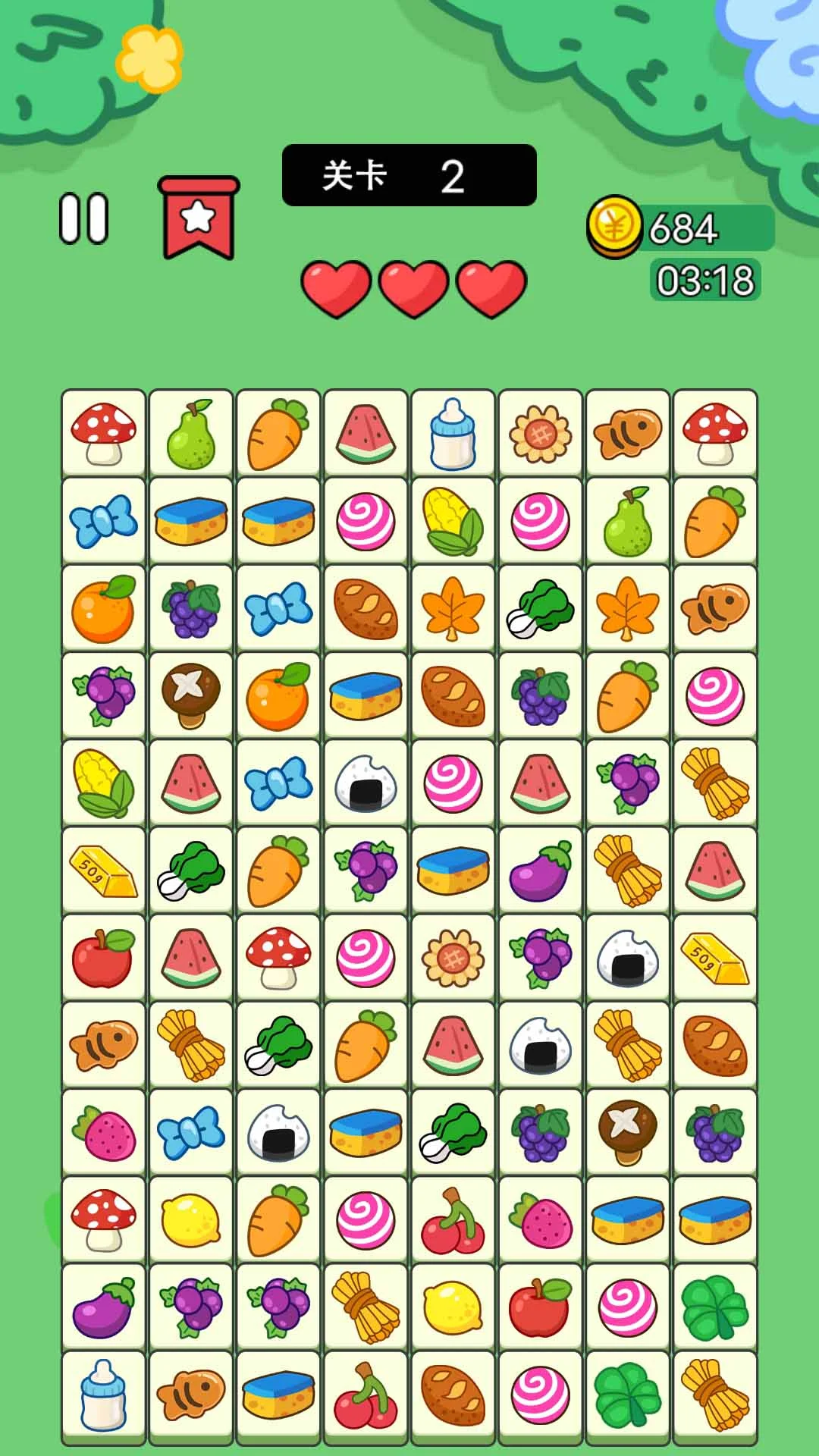
Task: Select the baby bottle tile beside the sunflower
Action: tap(453, 434)
